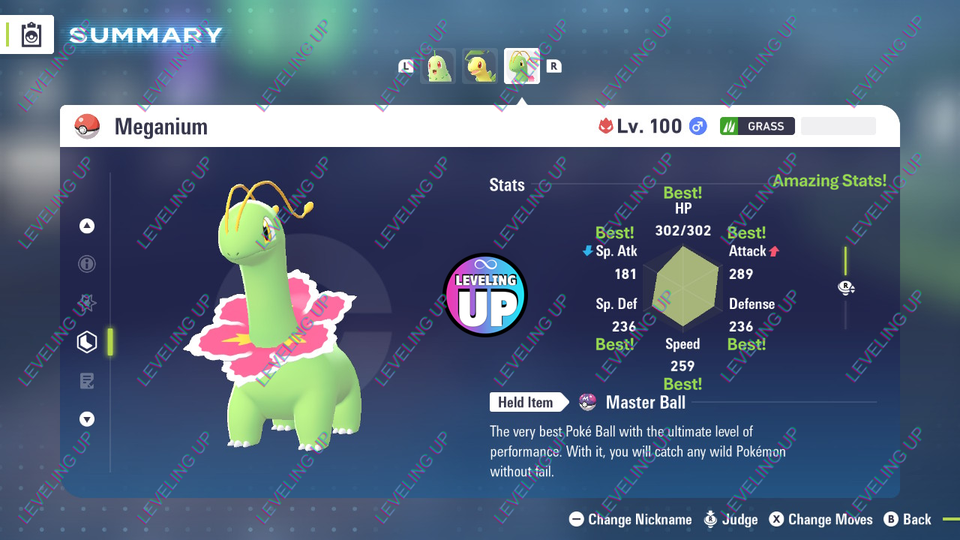This screenshot has width=960, height=540.
Task: Open the hexagon stats page tab
Action: pyautogui.click(x=87, y=342)
